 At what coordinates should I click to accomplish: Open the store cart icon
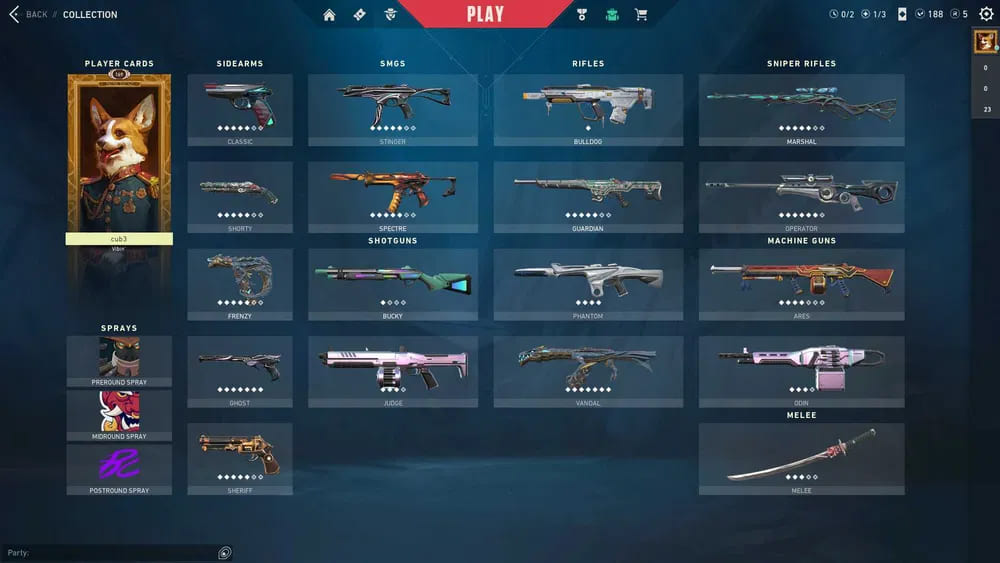coord(641,14)
